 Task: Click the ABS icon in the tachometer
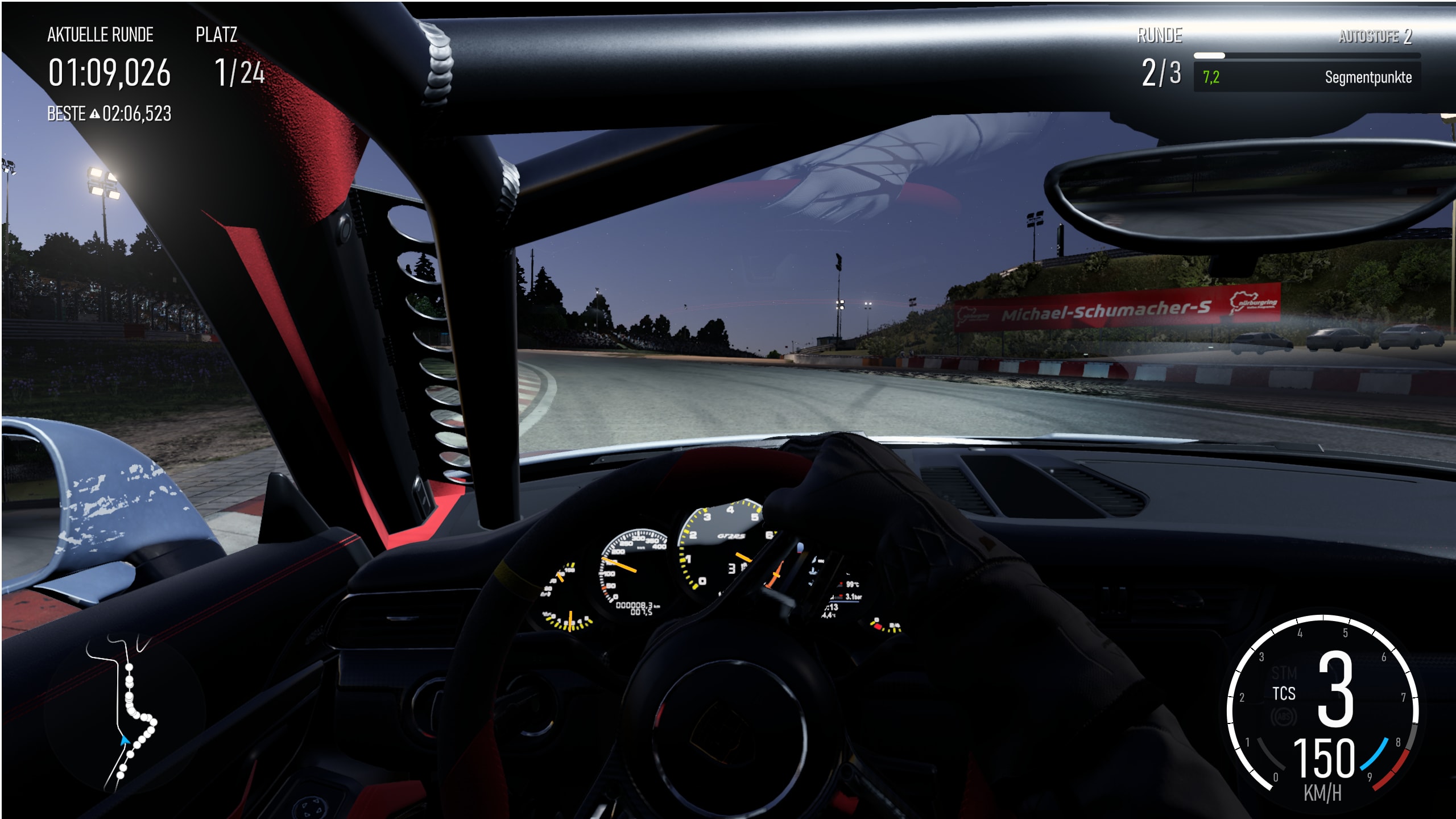[x=1283, y=718]
